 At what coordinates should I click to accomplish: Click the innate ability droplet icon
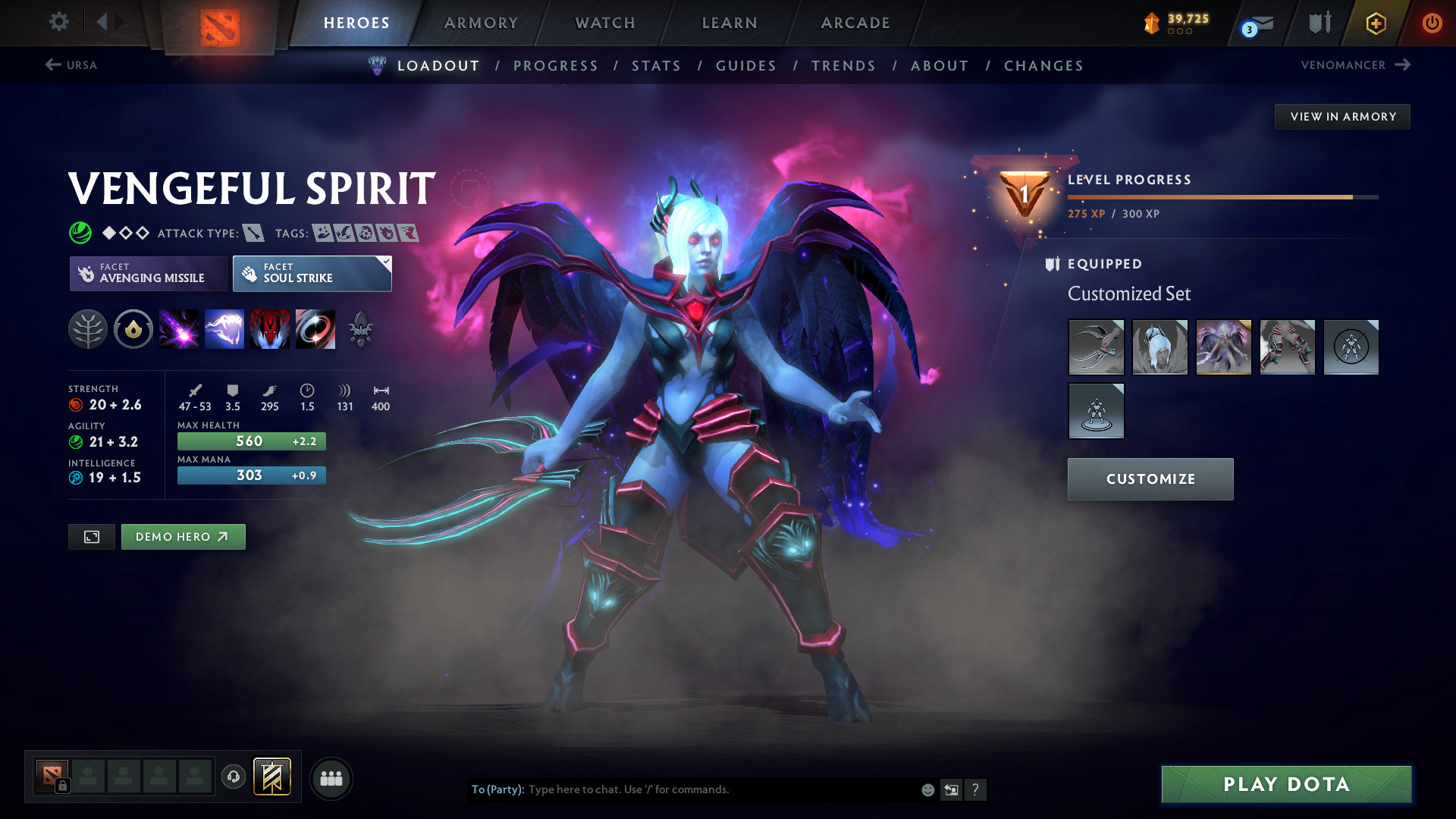click(x=133, y=328)
